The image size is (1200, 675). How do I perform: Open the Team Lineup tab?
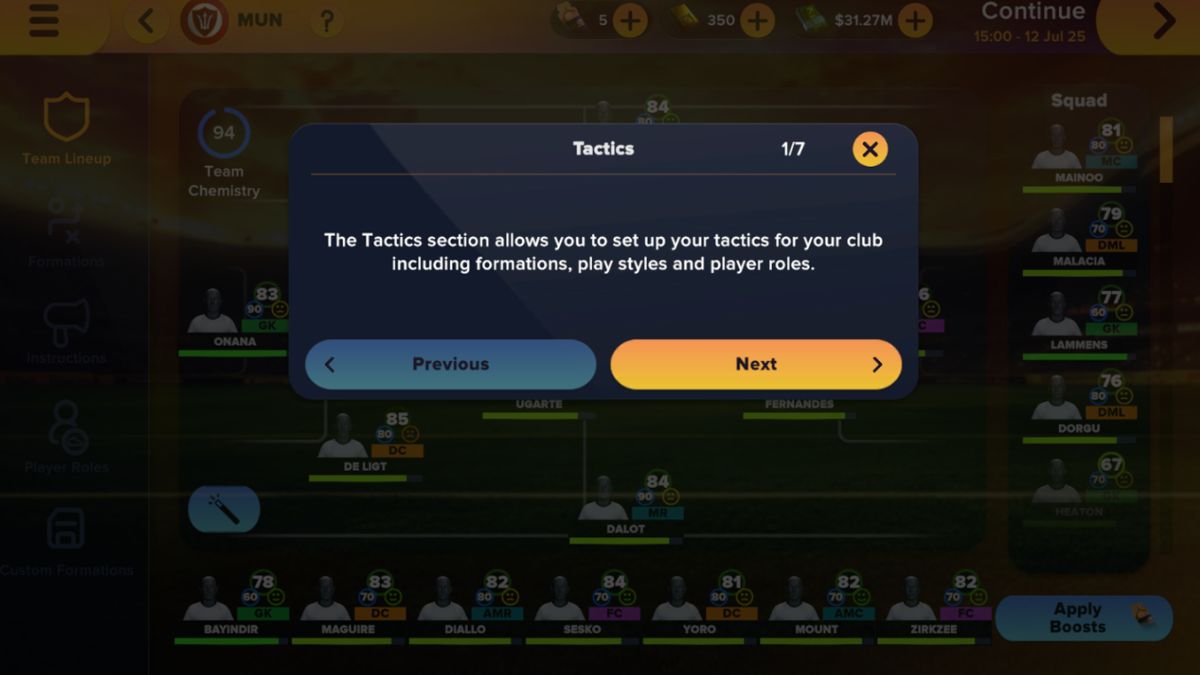point(67,130)
